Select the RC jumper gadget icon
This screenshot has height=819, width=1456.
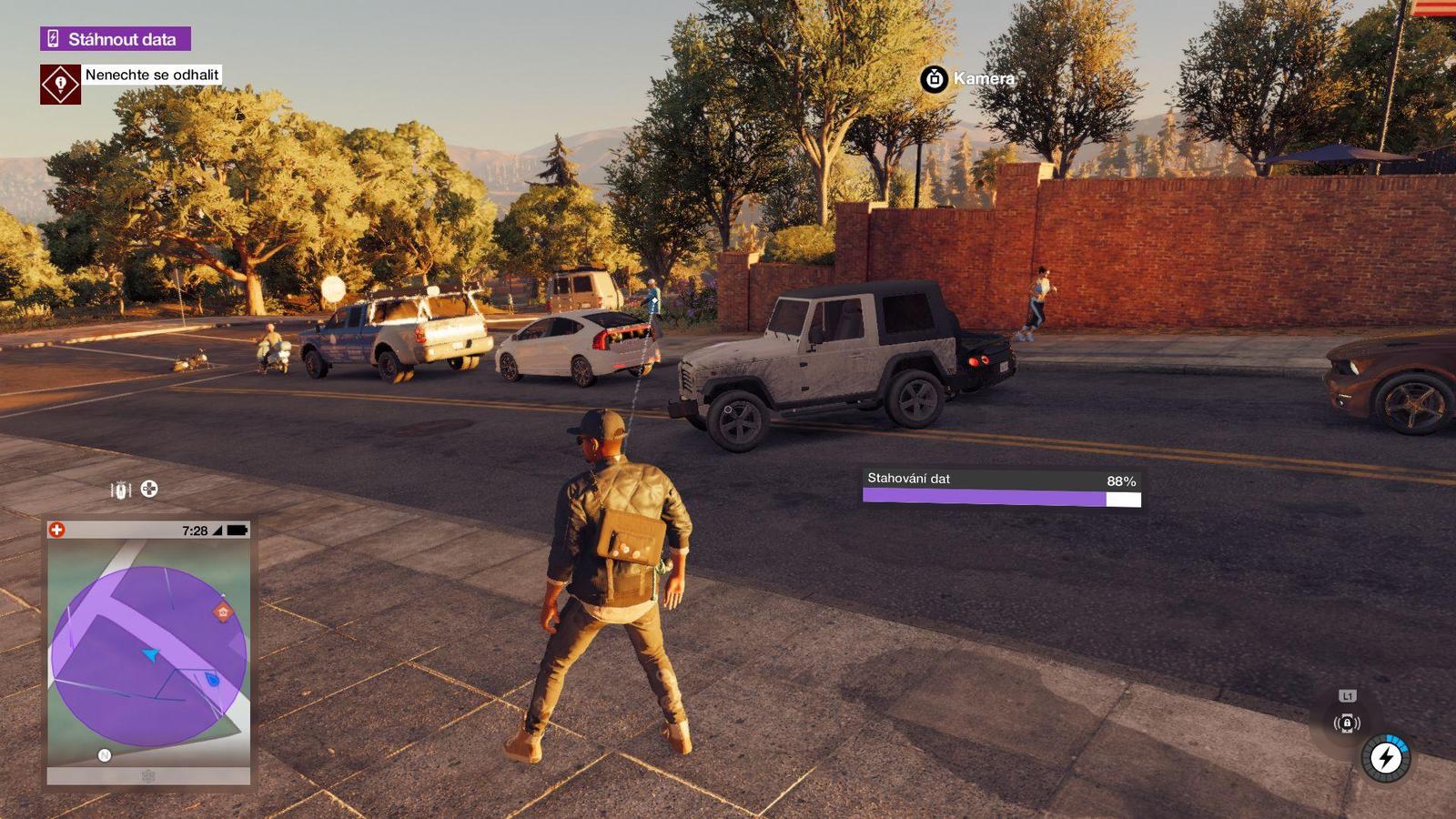tap(121, 490)
